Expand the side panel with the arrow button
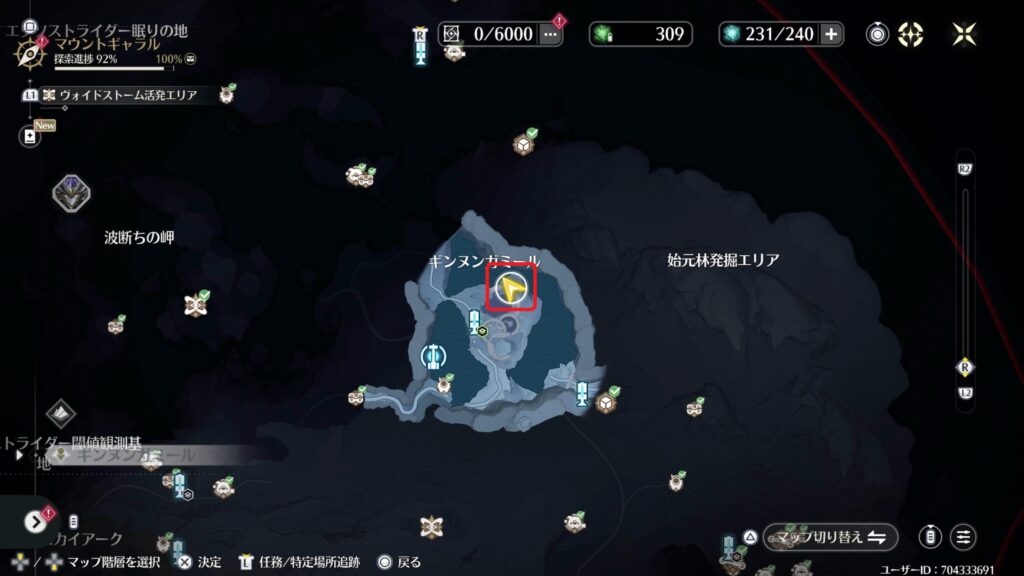Image resolution: width=1024 pixels, height=576 pixels. [x=37, y=521]
